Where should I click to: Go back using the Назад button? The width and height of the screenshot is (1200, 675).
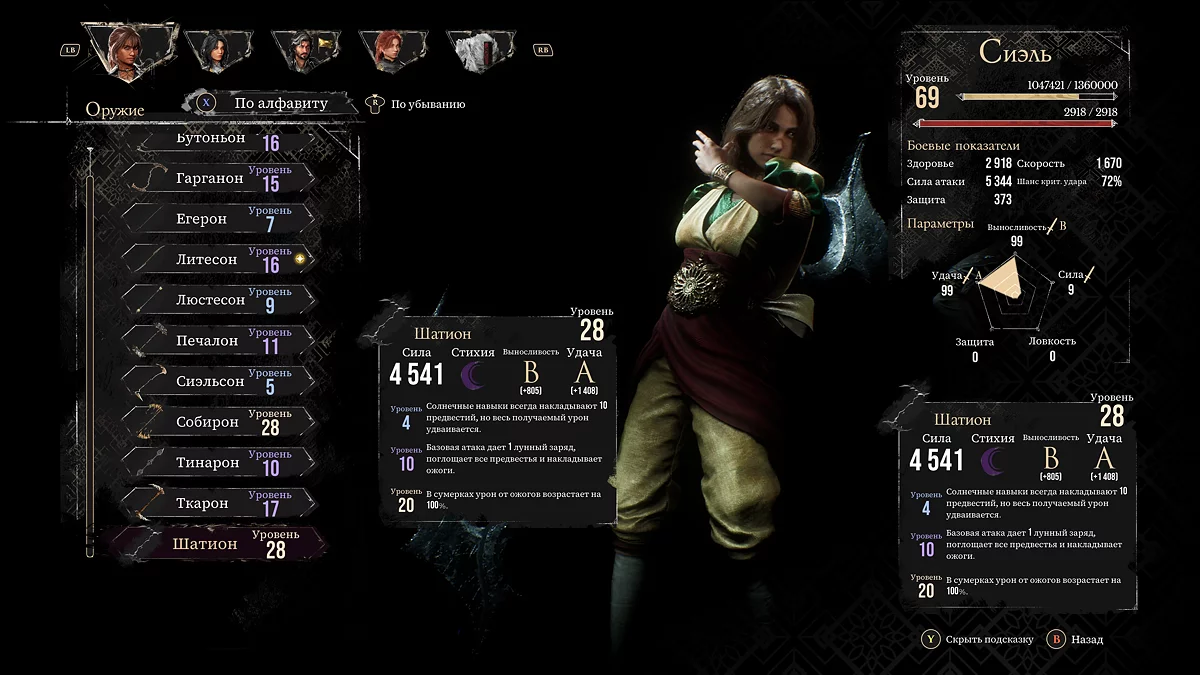click(x=1077, y=639)
